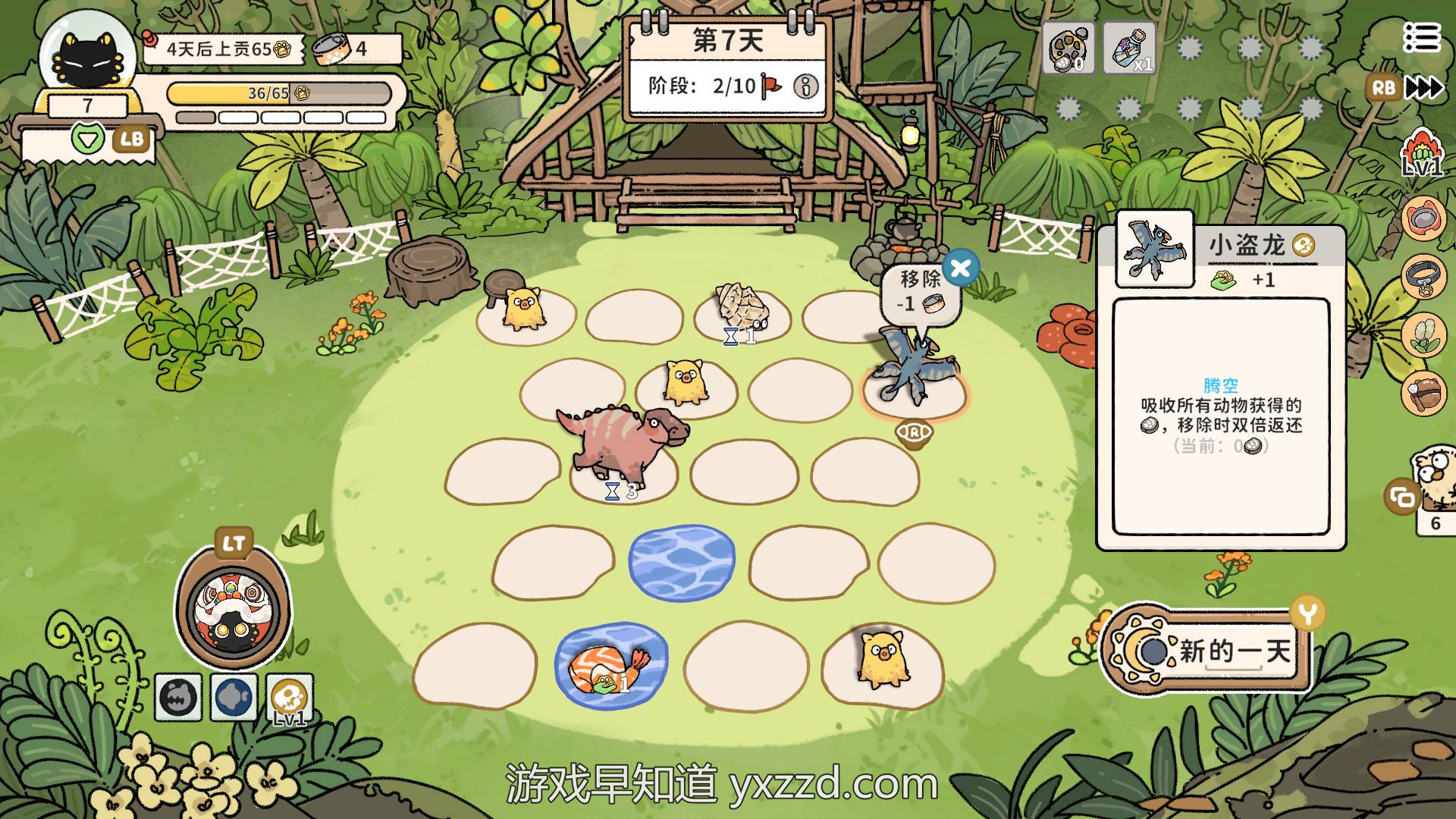1456x819 pixels.
Task: Choose the collar with paw tag icon
Action: point(1423,277)
